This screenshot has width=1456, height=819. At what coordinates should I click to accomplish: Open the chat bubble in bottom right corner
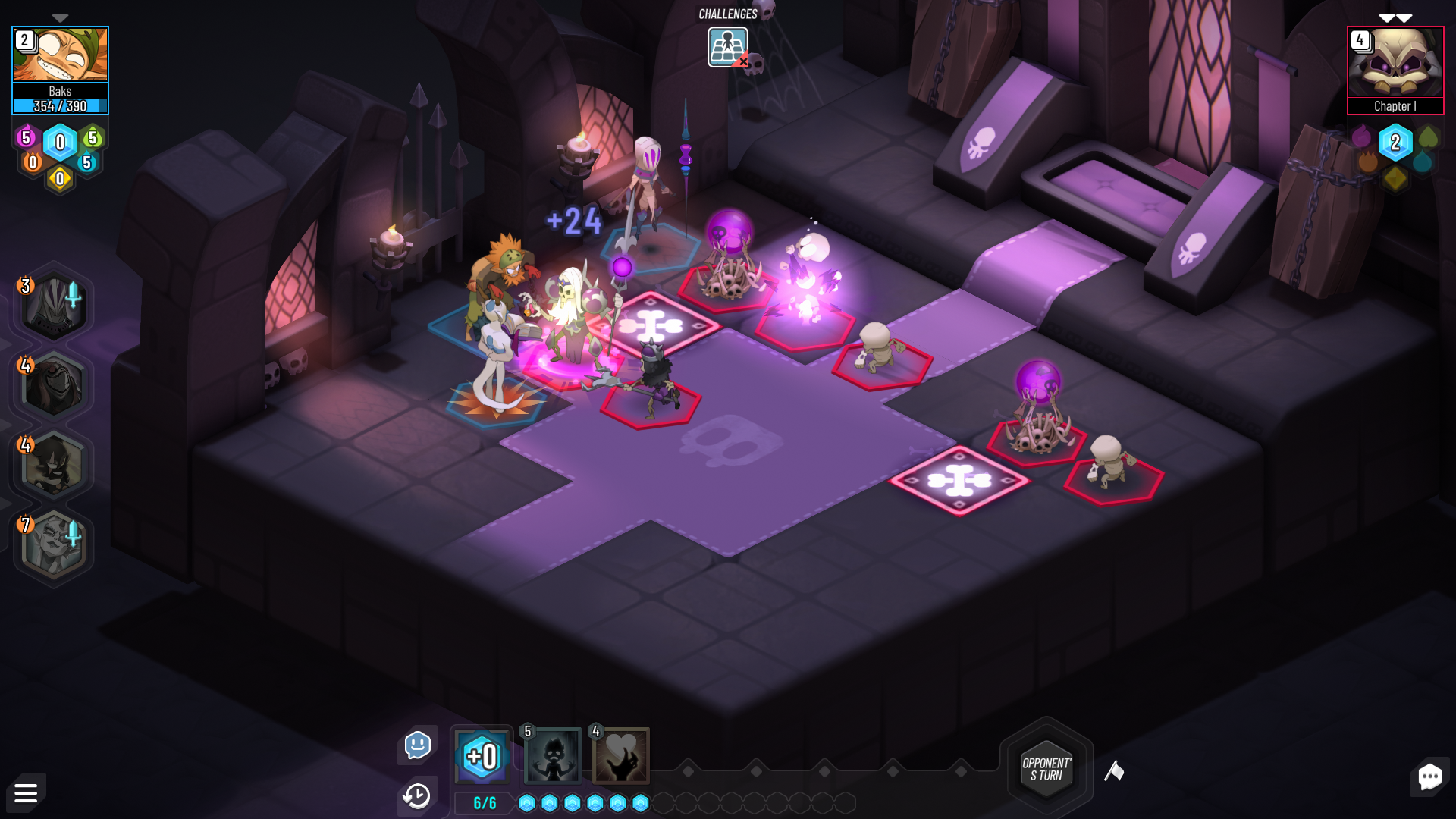pyautogui.click(x=1429, y=777)
